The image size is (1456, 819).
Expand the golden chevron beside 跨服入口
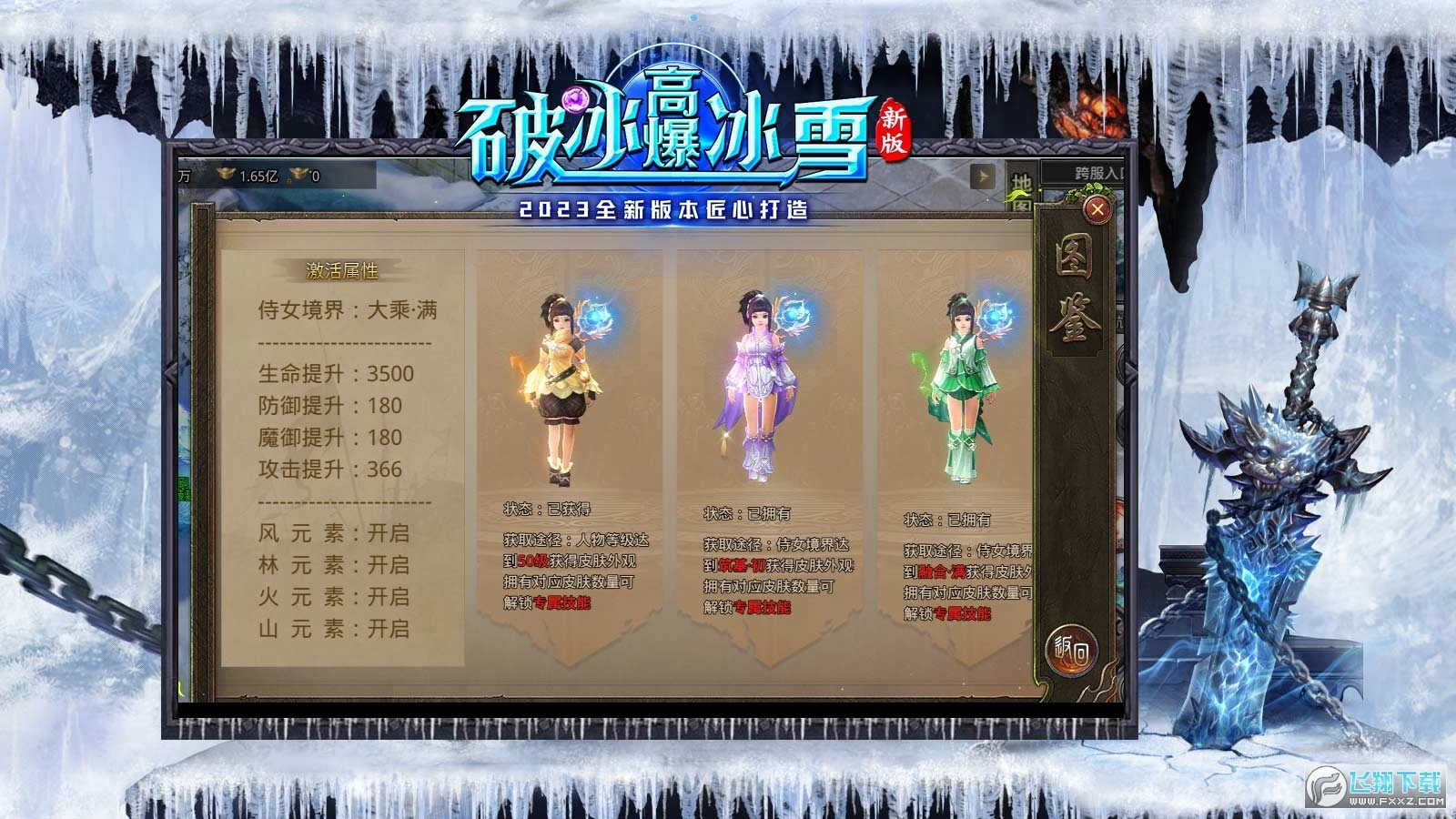coord(981,176)
